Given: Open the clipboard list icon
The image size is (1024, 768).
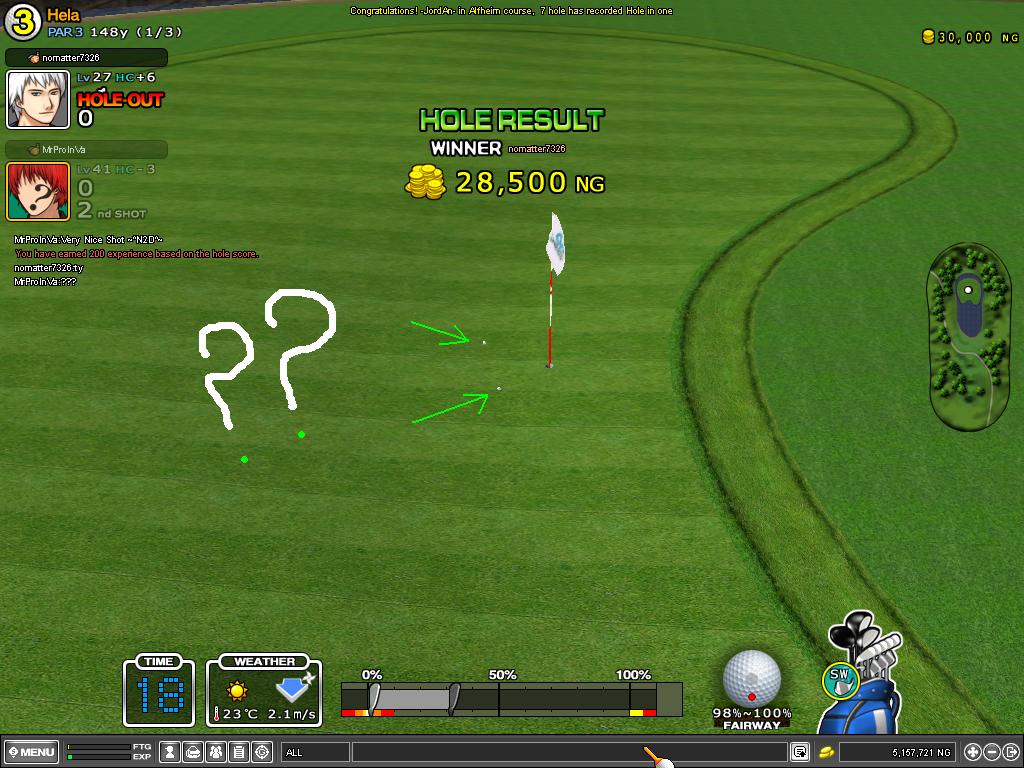Looking at the screenshot, I should (x=239, y=752).
